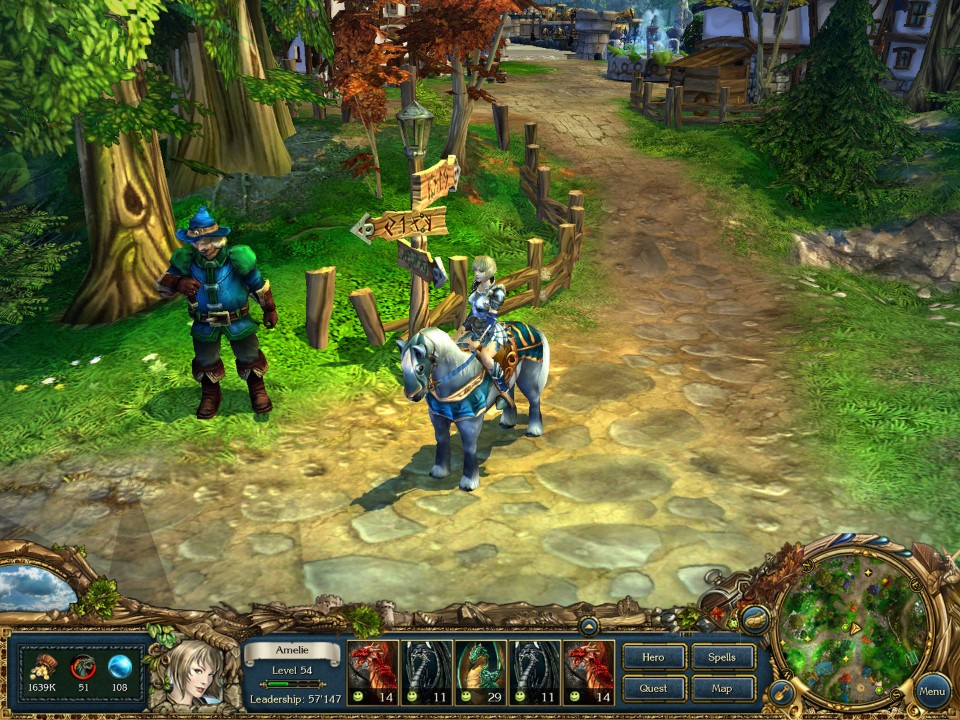Click the round Menu button
The width and height of the screenshot is (960, 720).
932,690
